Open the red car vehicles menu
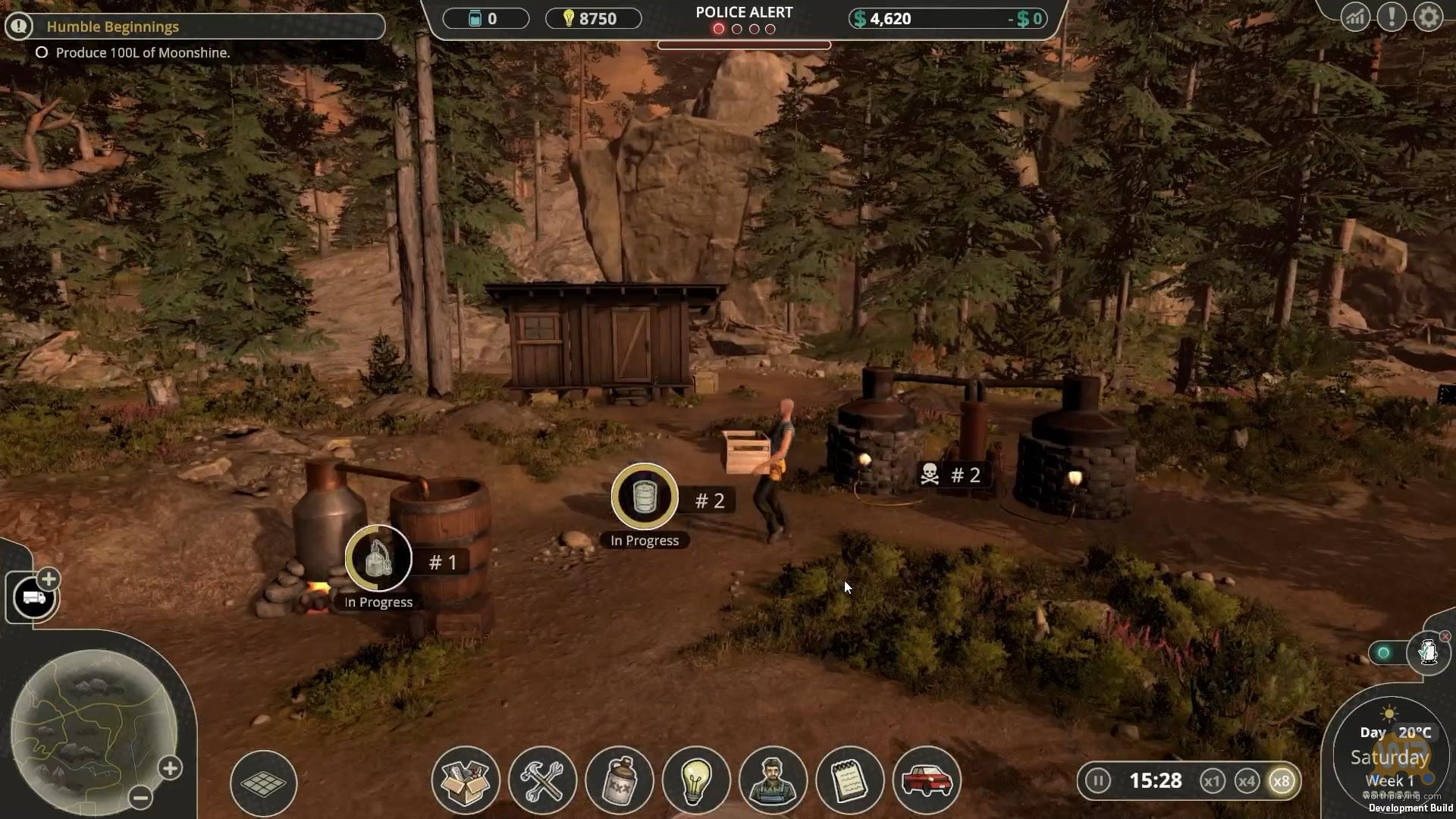Image resolution: width=1456 pixels, height=819 pixels. (x=927, y=781)
